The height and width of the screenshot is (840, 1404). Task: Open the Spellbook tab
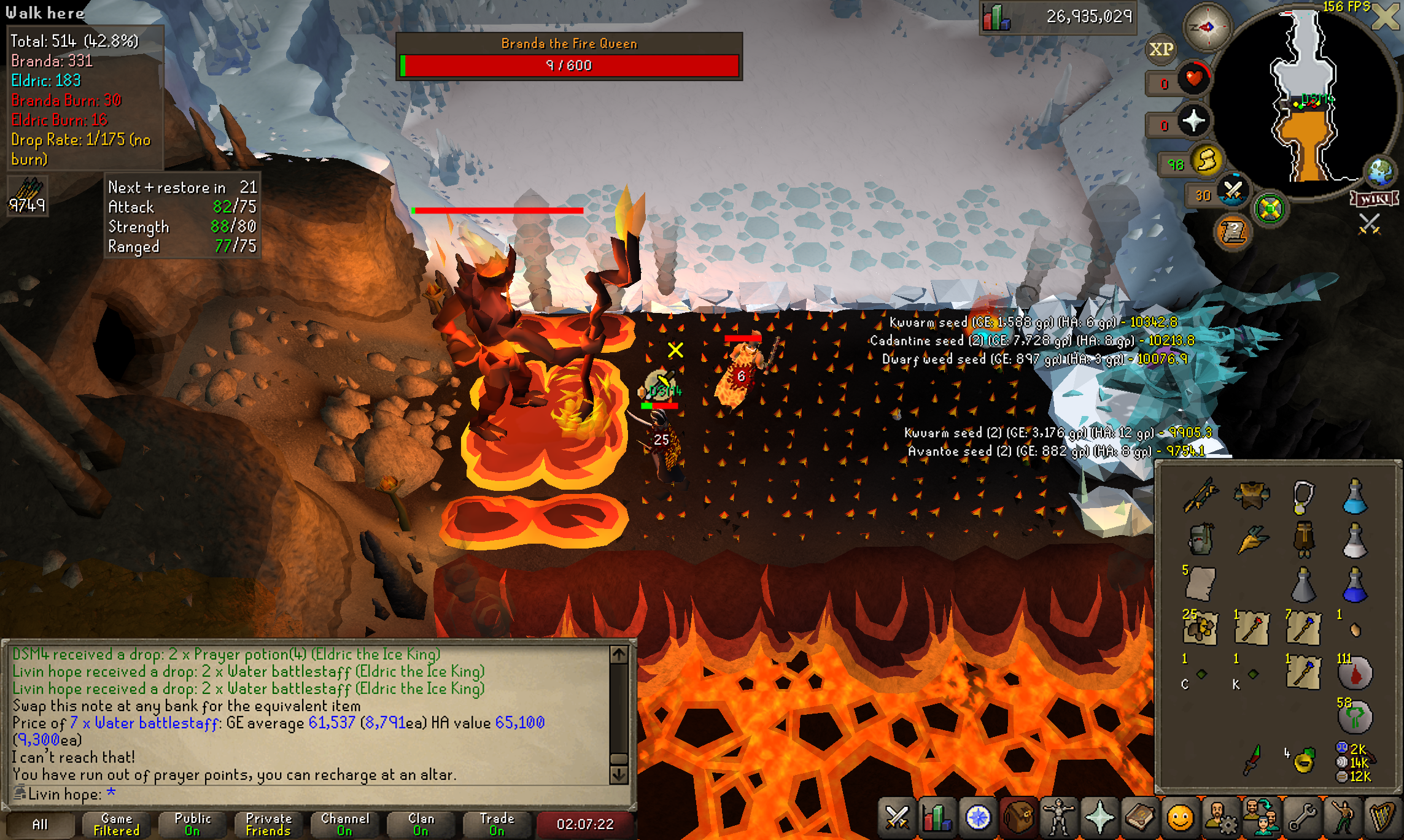point(1140,818)
